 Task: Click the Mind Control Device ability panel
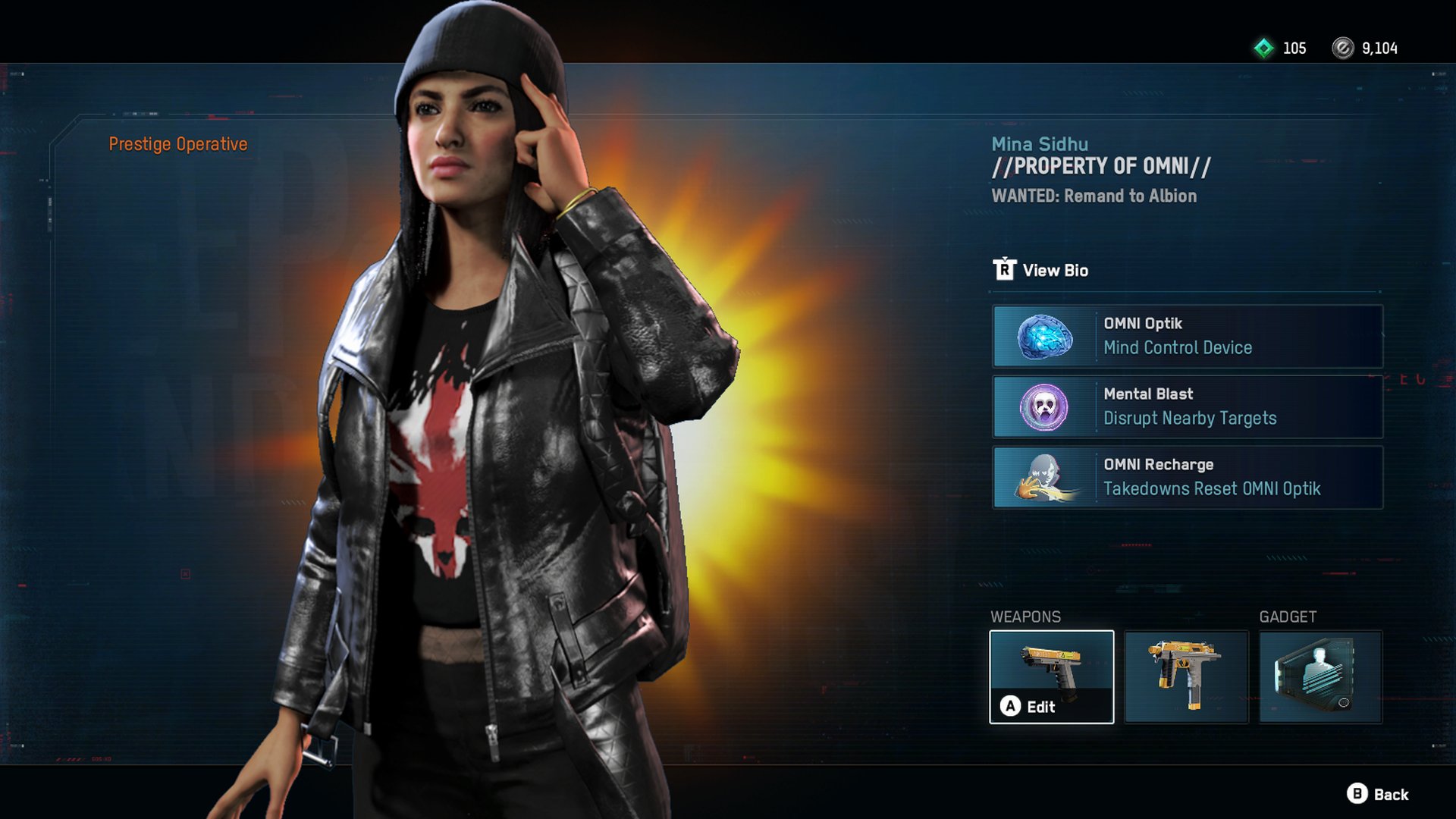pos(1187,337)
